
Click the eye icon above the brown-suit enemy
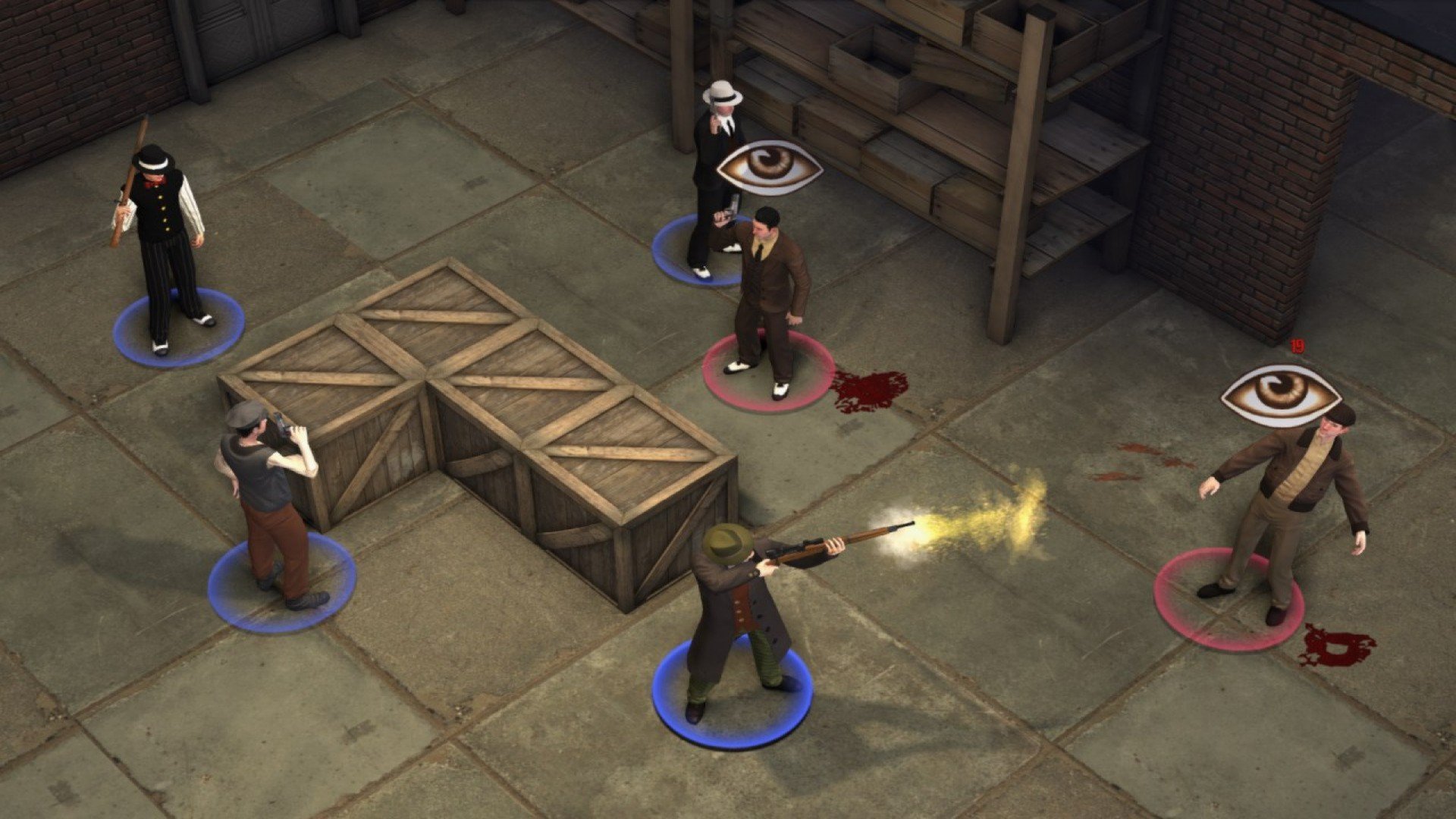[x=769, y=168]
